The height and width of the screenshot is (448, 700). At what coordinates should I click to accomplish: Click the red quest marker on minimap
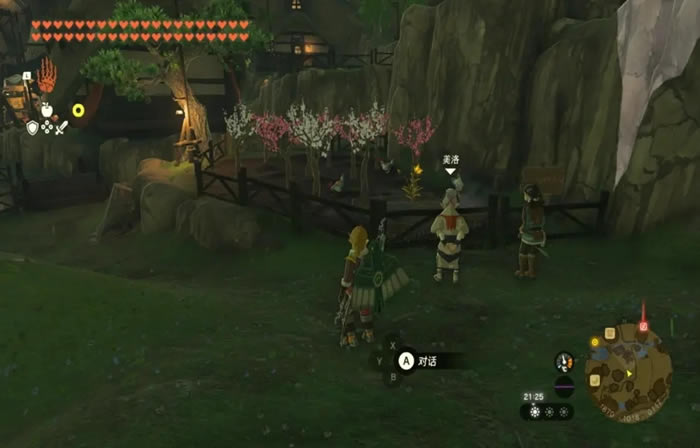point(644,325)
